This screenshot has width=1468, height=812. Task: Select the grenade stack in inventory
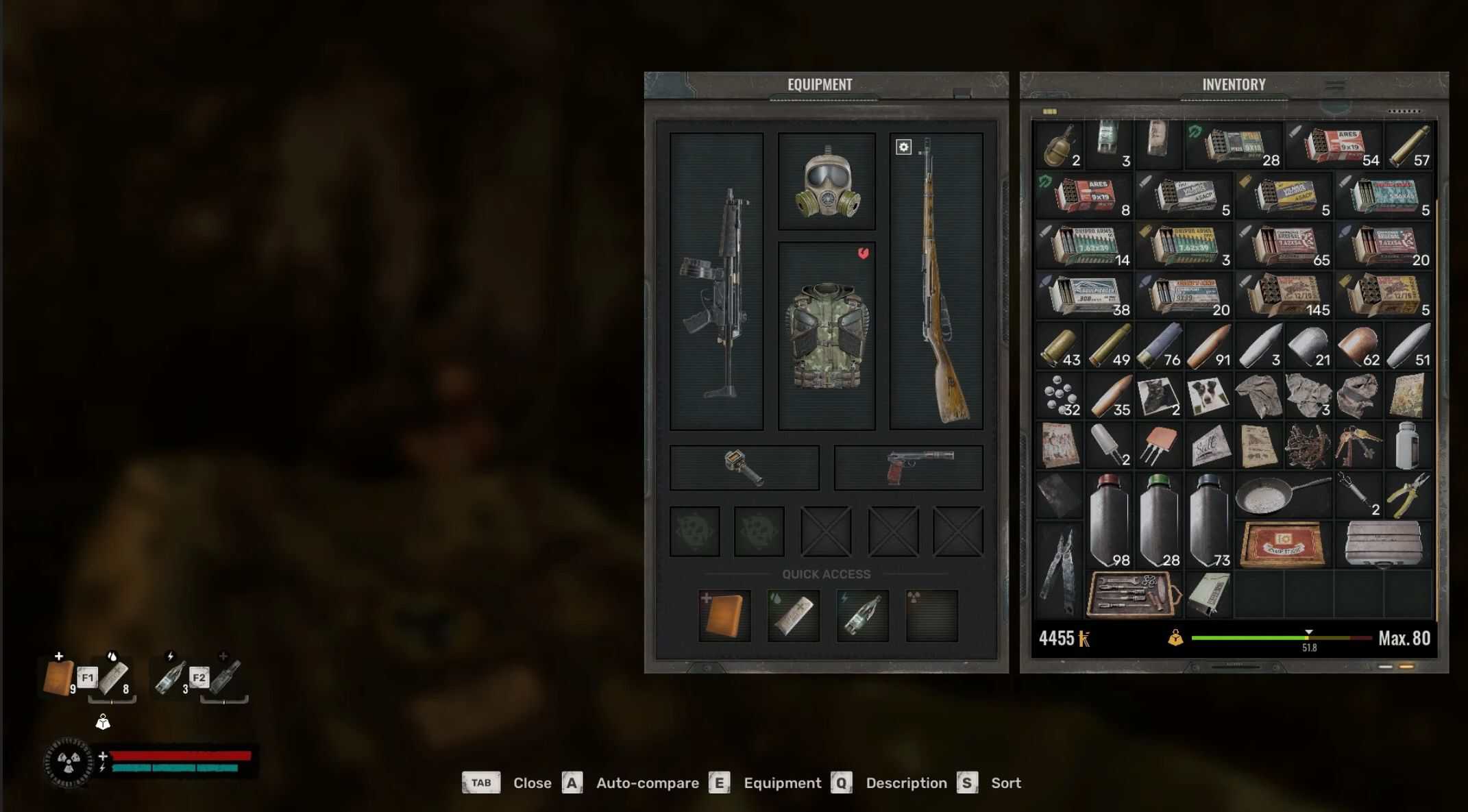[x=1059, y=145]
